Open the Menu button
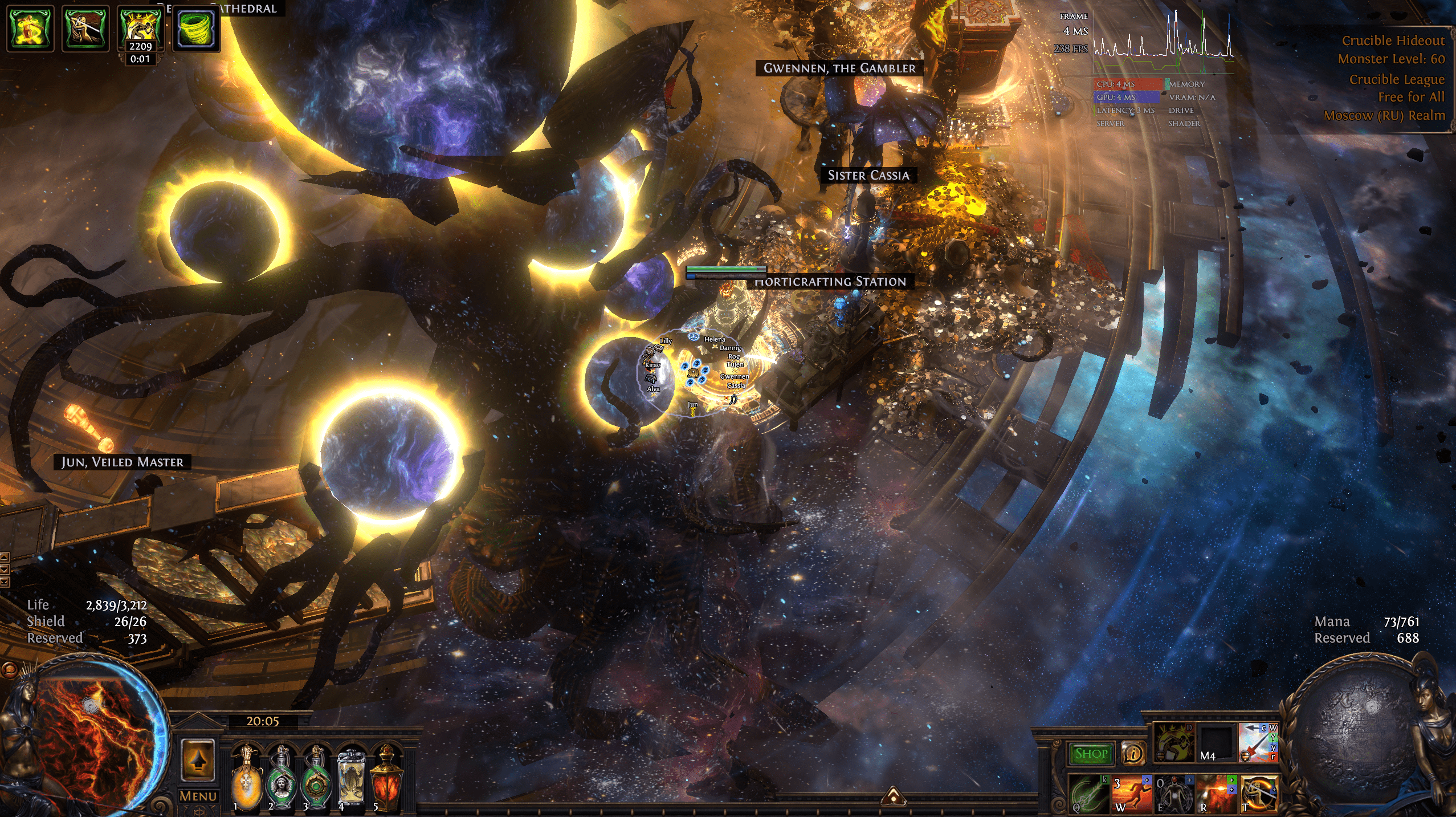 pos(198,796)
